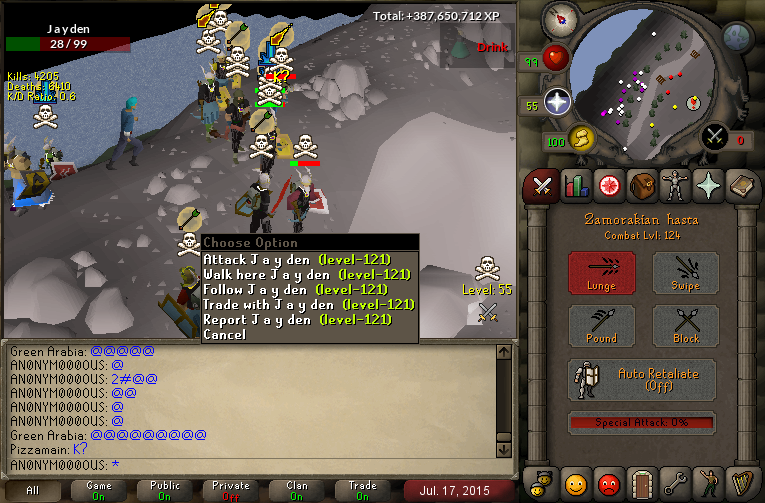Choose Attack Jayden in the context menu
765x503 pixels.
[x=296, y=259]
